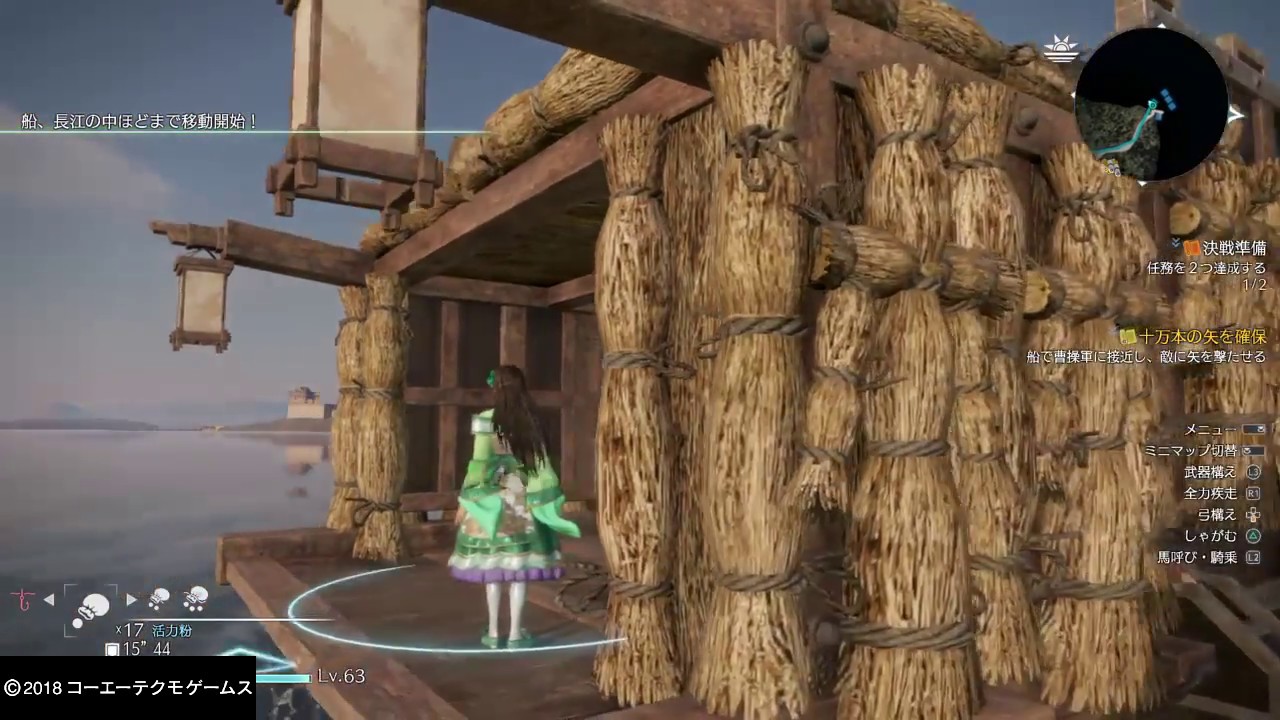Click the left arrow to cycle items back
Screen dimensions: 1280x720
point(48,599)
